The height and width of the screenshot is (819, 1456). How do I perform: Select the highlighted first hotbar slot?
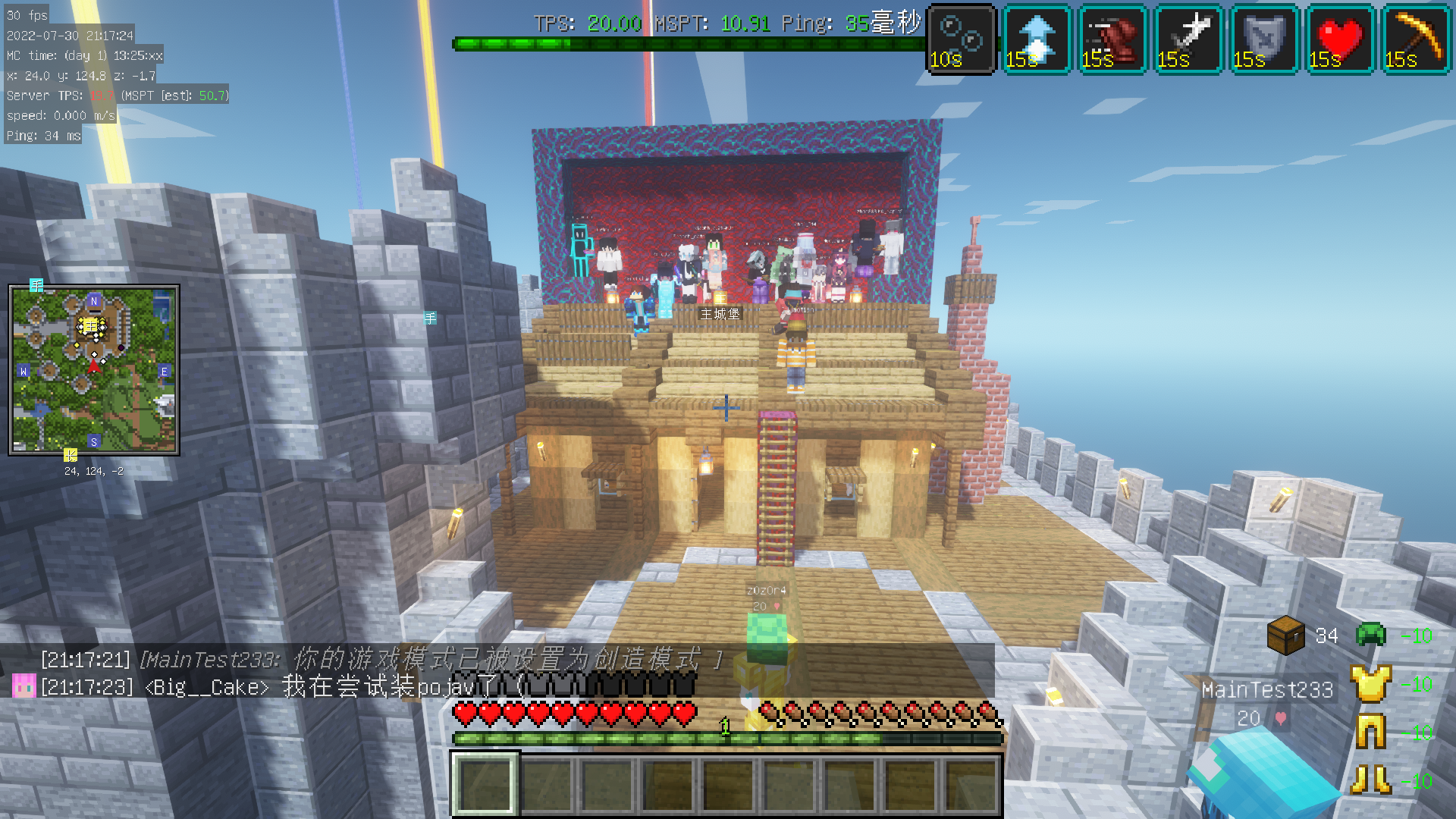coord(485,784)
